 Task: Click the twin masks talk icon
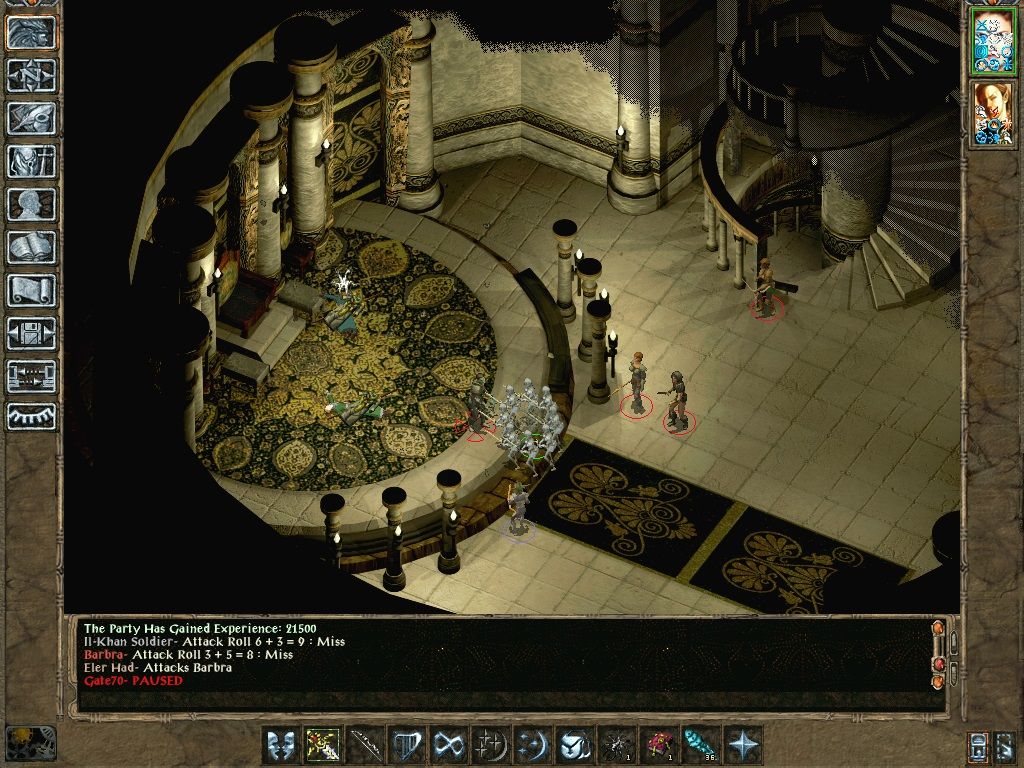[281, 745]
